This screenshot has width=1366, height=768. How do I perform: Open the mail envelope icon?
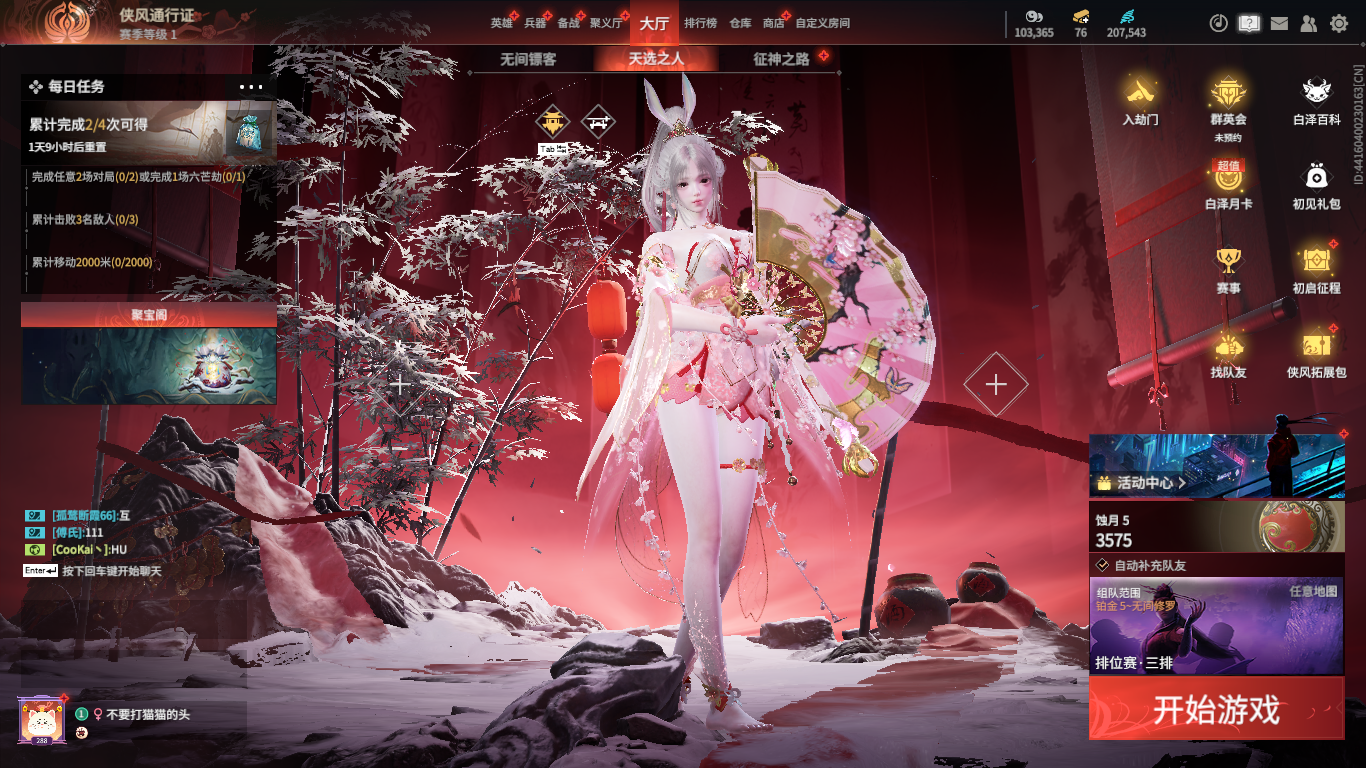pos(1279,23)
